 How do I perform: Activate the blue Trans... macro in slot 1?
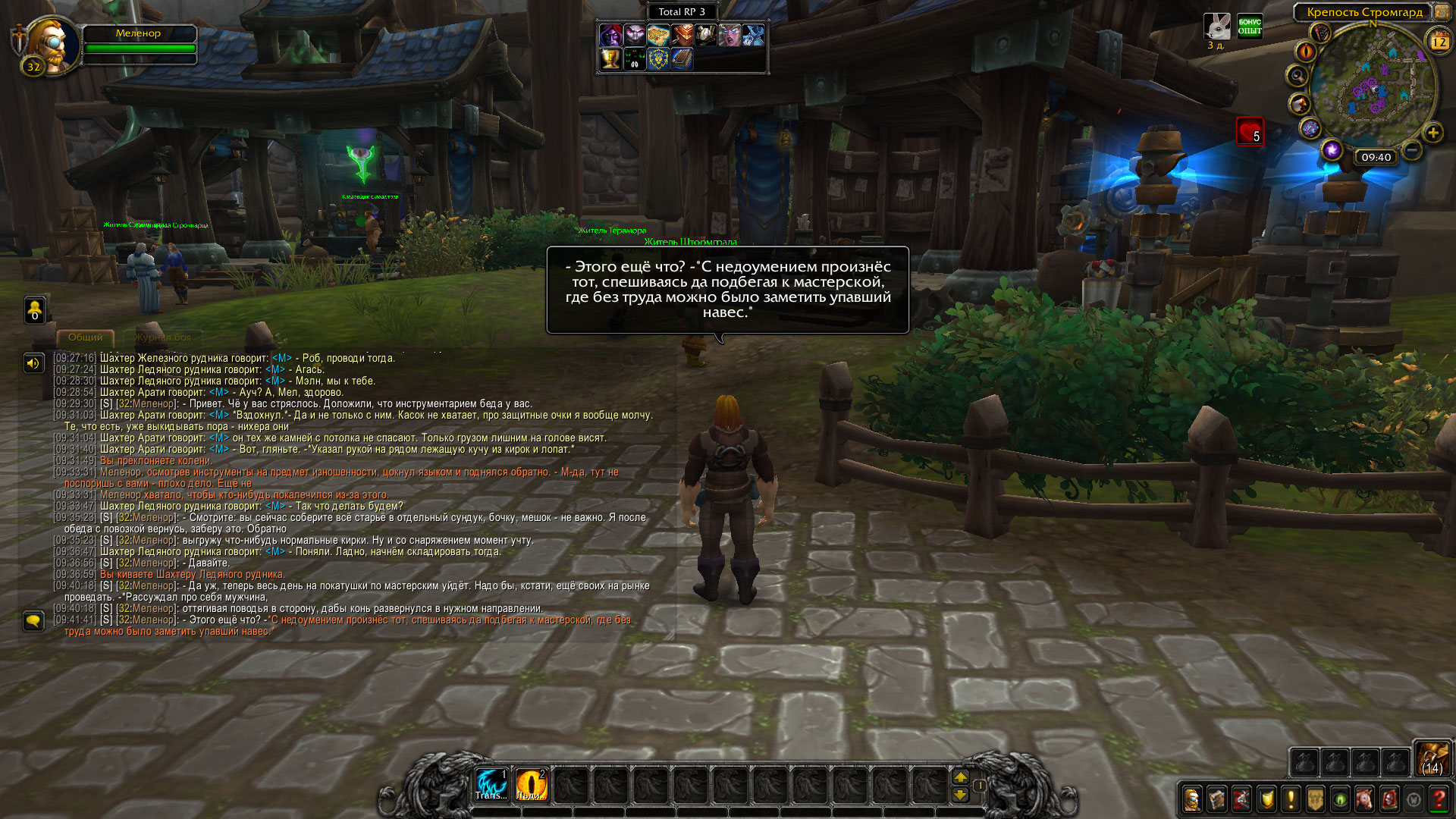pyautogui.click(x=491, y=784)
